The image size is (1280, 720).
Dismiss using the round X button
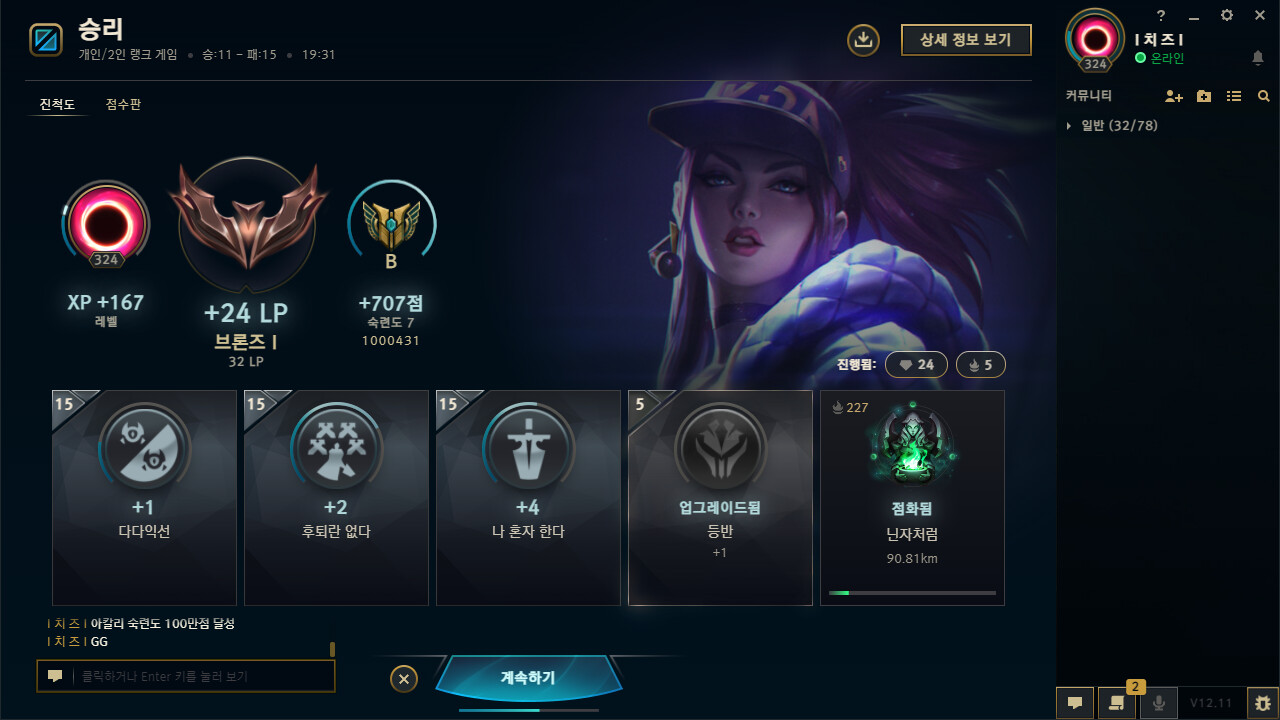coord(403,679)
